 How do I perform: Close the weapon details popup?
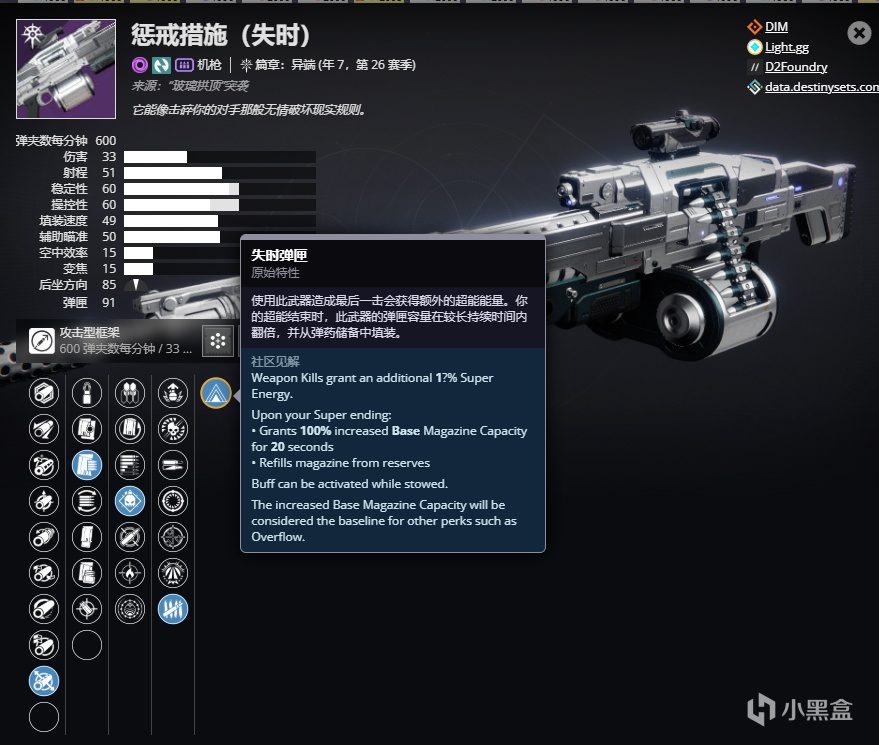pyautogui.click(x=858, y=33)
